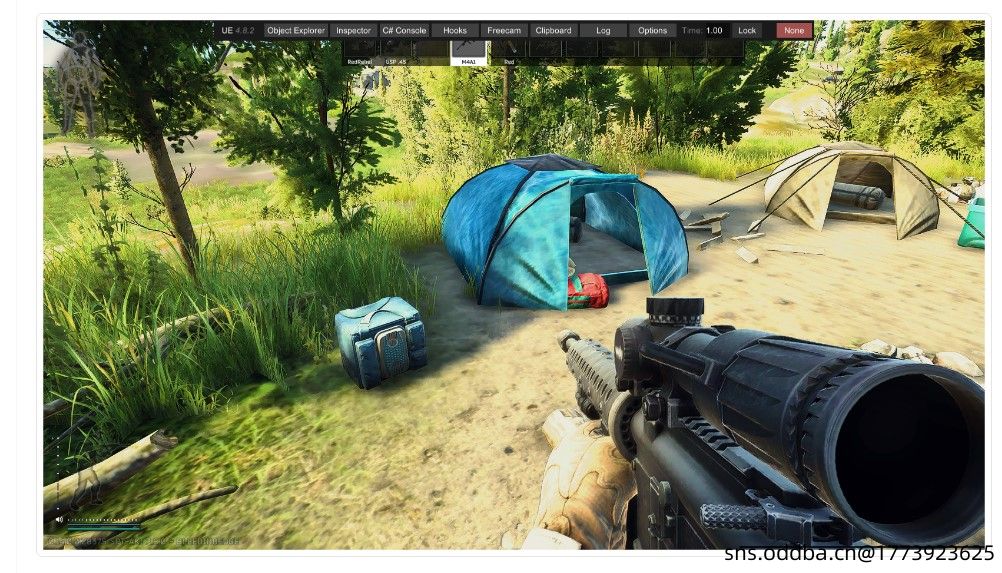Open the Inspector panel
The width and height of the screenshot is (1002, 573).
pos(353,31)
